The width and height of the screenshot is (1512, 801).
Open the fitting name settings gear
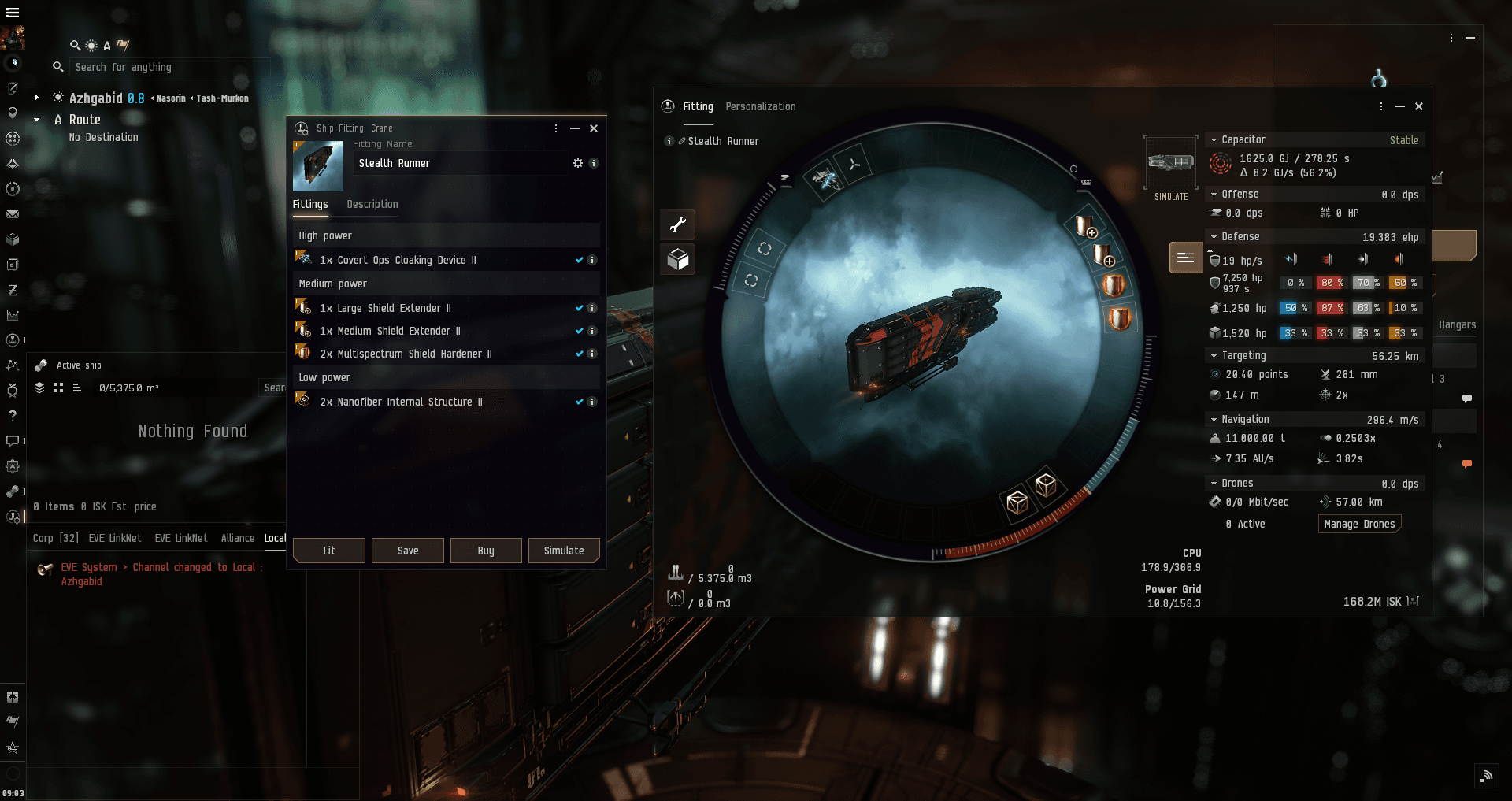click(578, 163)
